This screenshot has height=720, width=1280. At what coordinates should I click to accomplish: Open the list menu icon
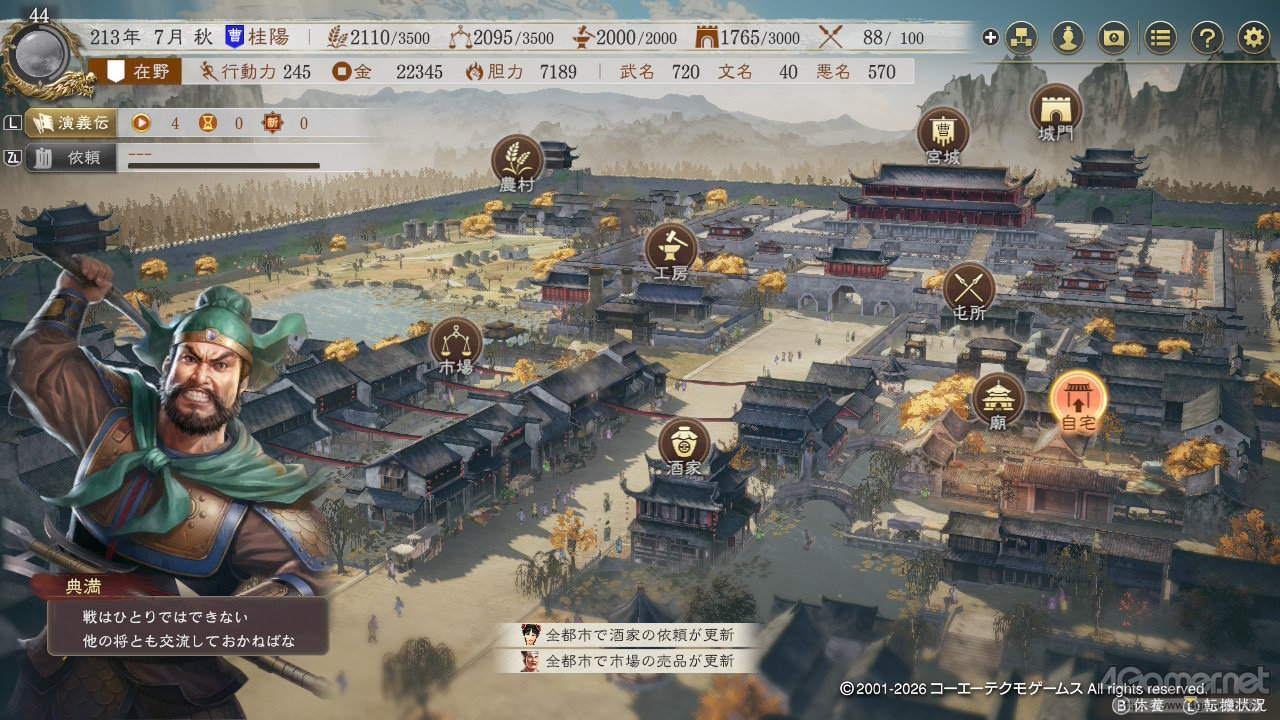pyautogui.click(x=1160, y=38)
